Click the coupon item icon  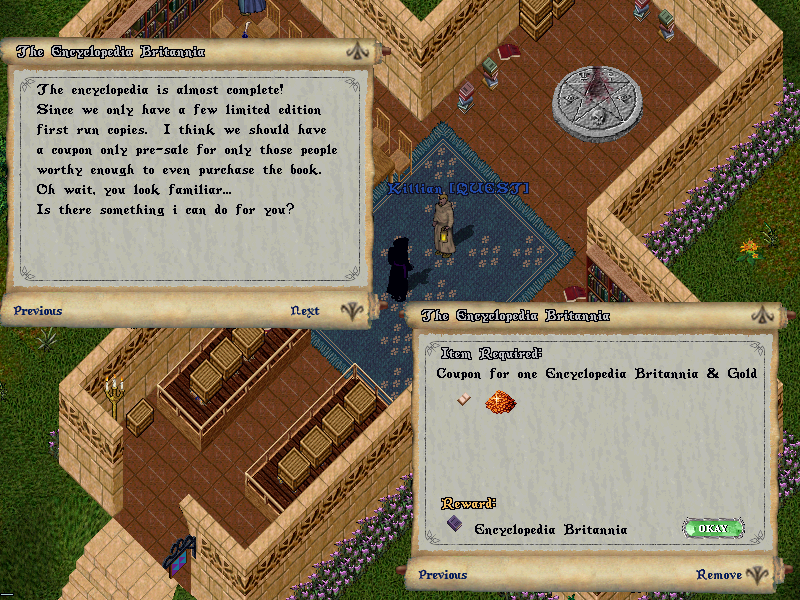(x=464, y=400)
